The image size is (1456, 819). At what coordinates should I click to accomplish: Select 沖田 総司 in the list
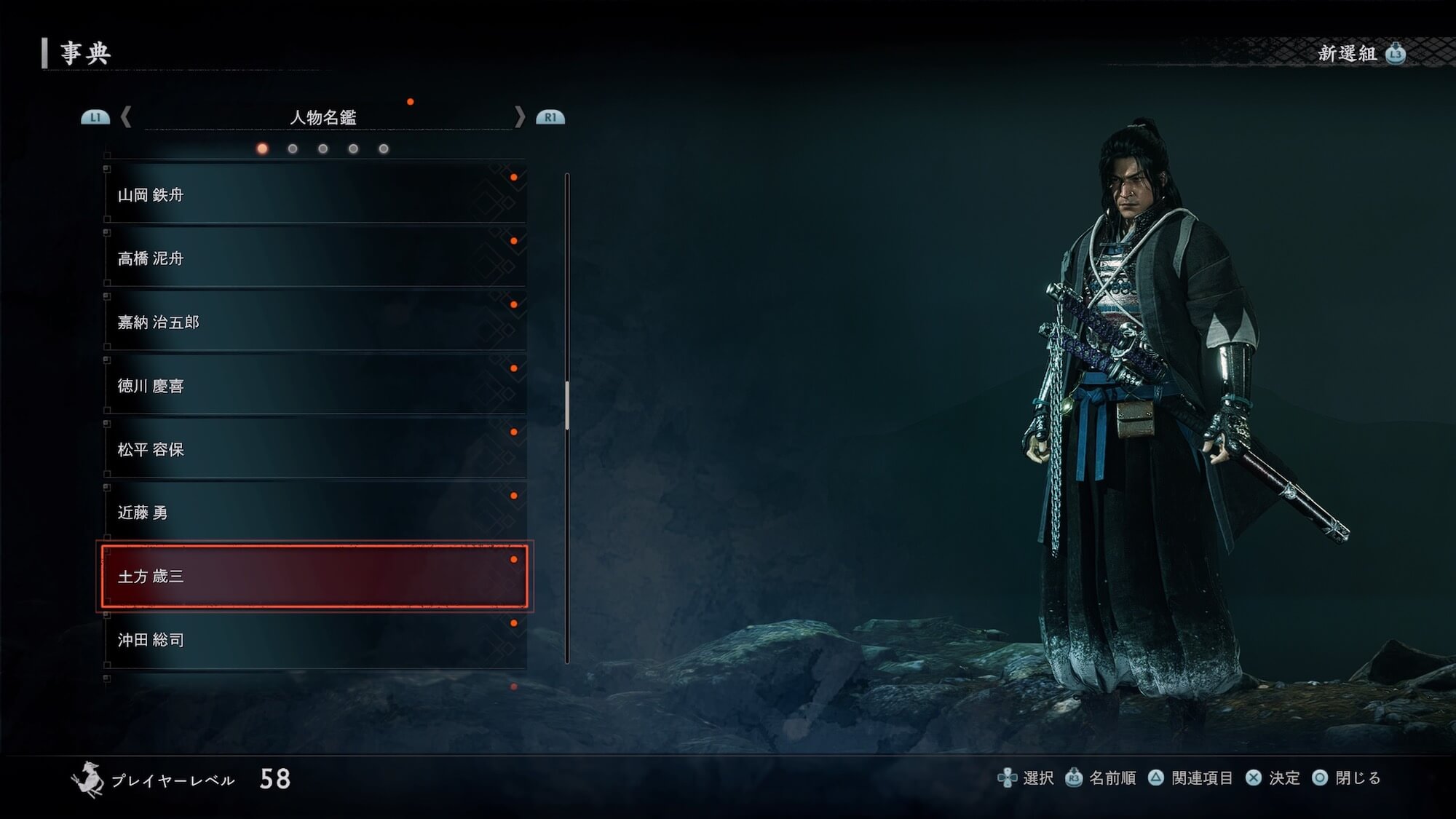click(x=314, y=640)
